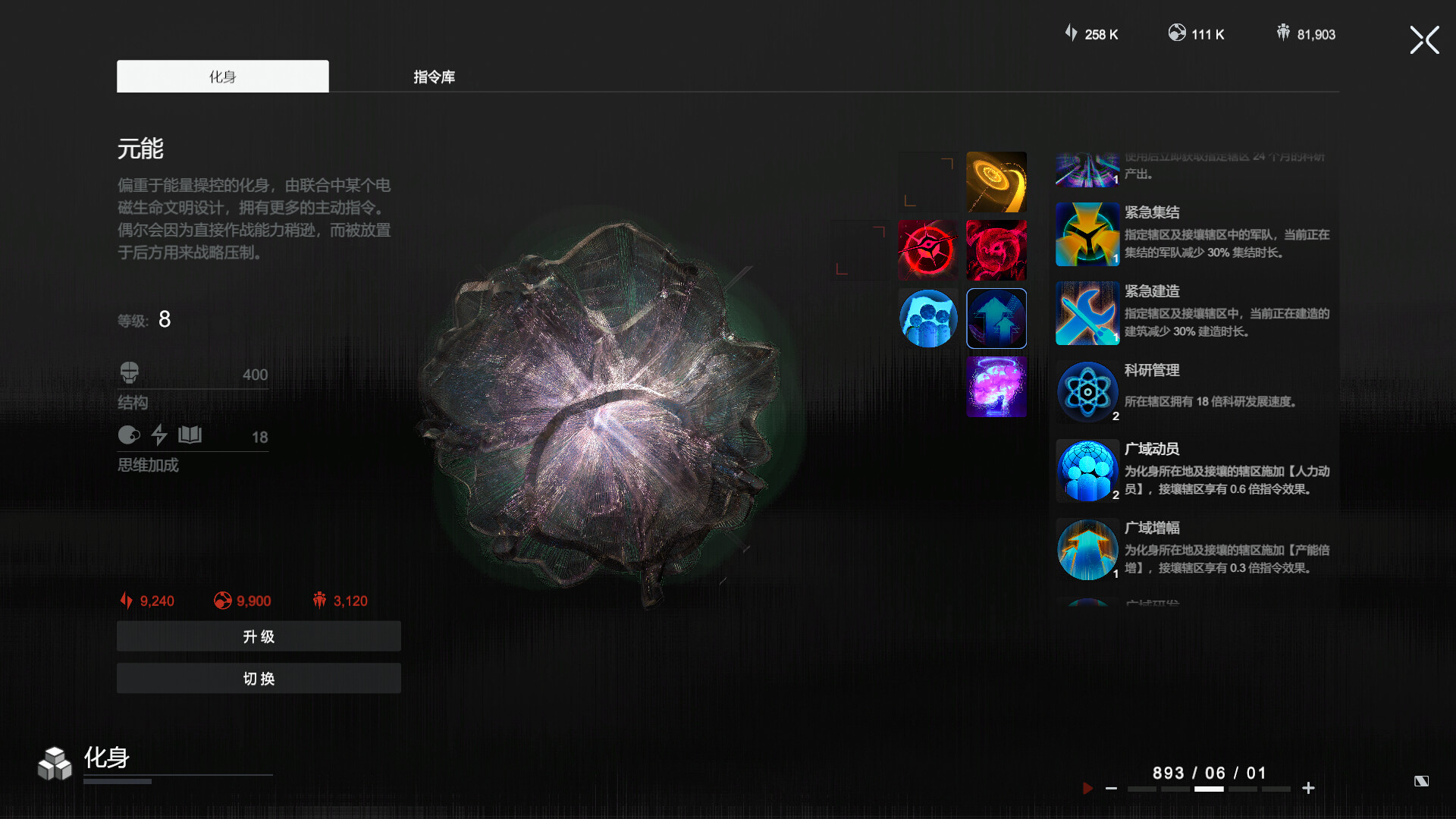Select the 紧急集结 command icon

coord(1087,235)
